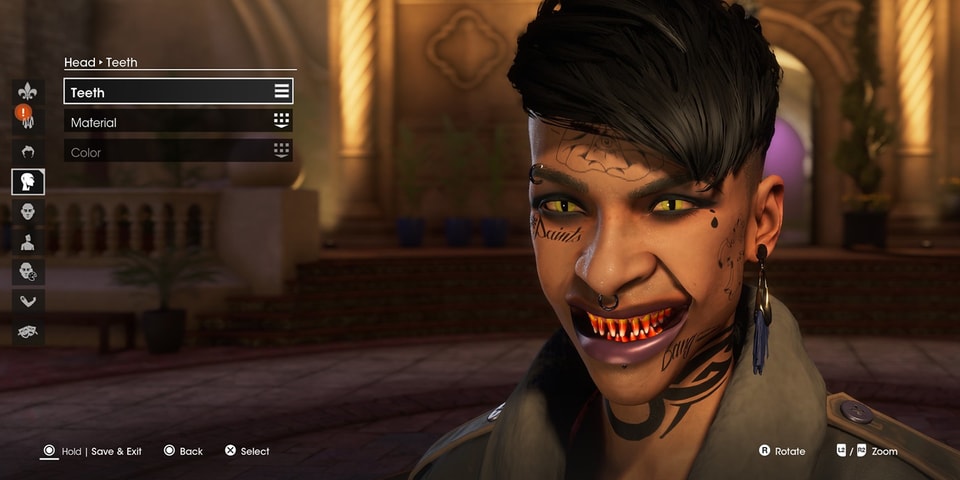Select the head profile category icon
The image size is (960, 480).
tap(28, 181)
